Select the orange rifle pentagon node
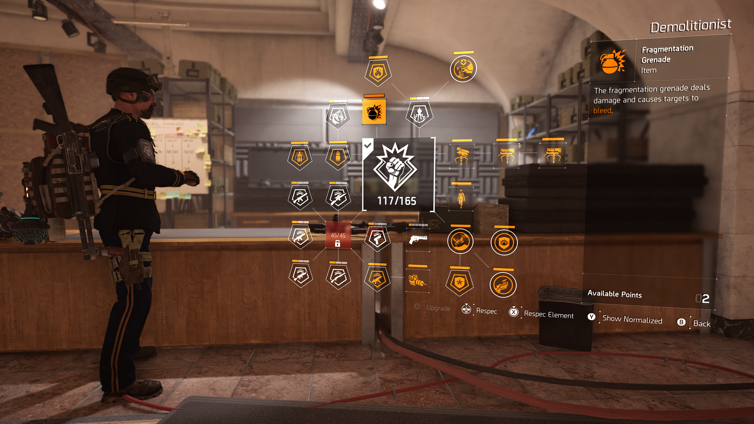Screen dimensions: 754x424 coord(377,278)
